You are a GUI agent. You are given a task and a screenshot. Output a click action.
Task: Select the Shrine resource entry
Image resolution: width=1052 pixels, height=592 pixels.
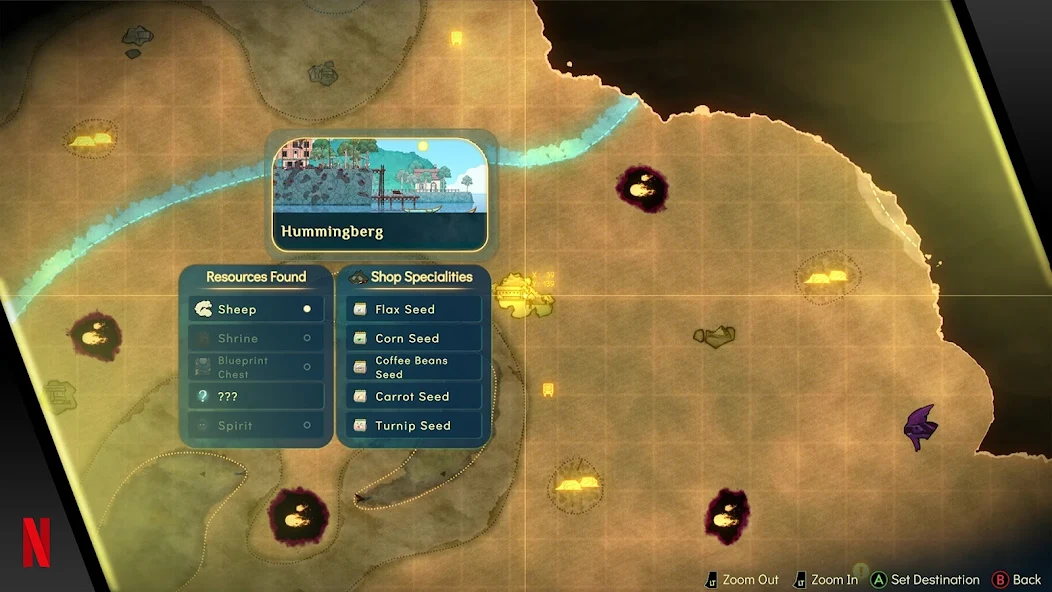pyautogui.click(x=256, y=339)
